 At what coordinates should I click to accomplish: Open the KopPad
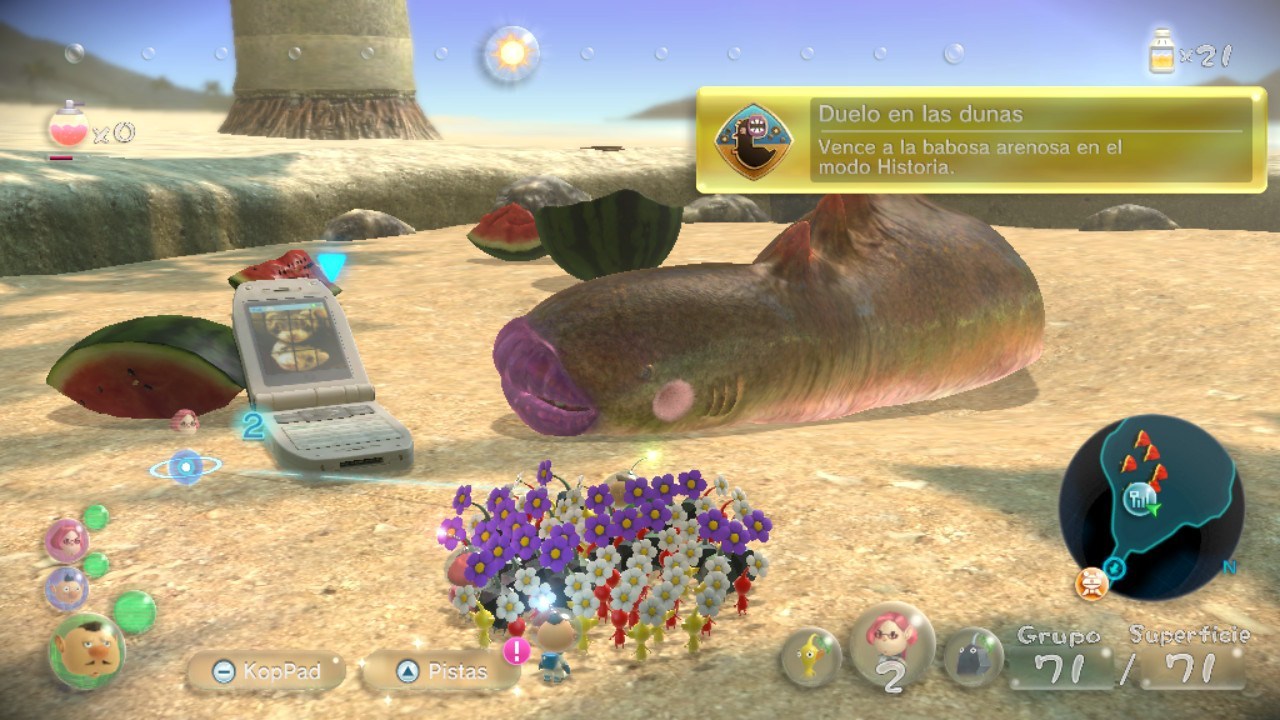[x=265, y=671]
